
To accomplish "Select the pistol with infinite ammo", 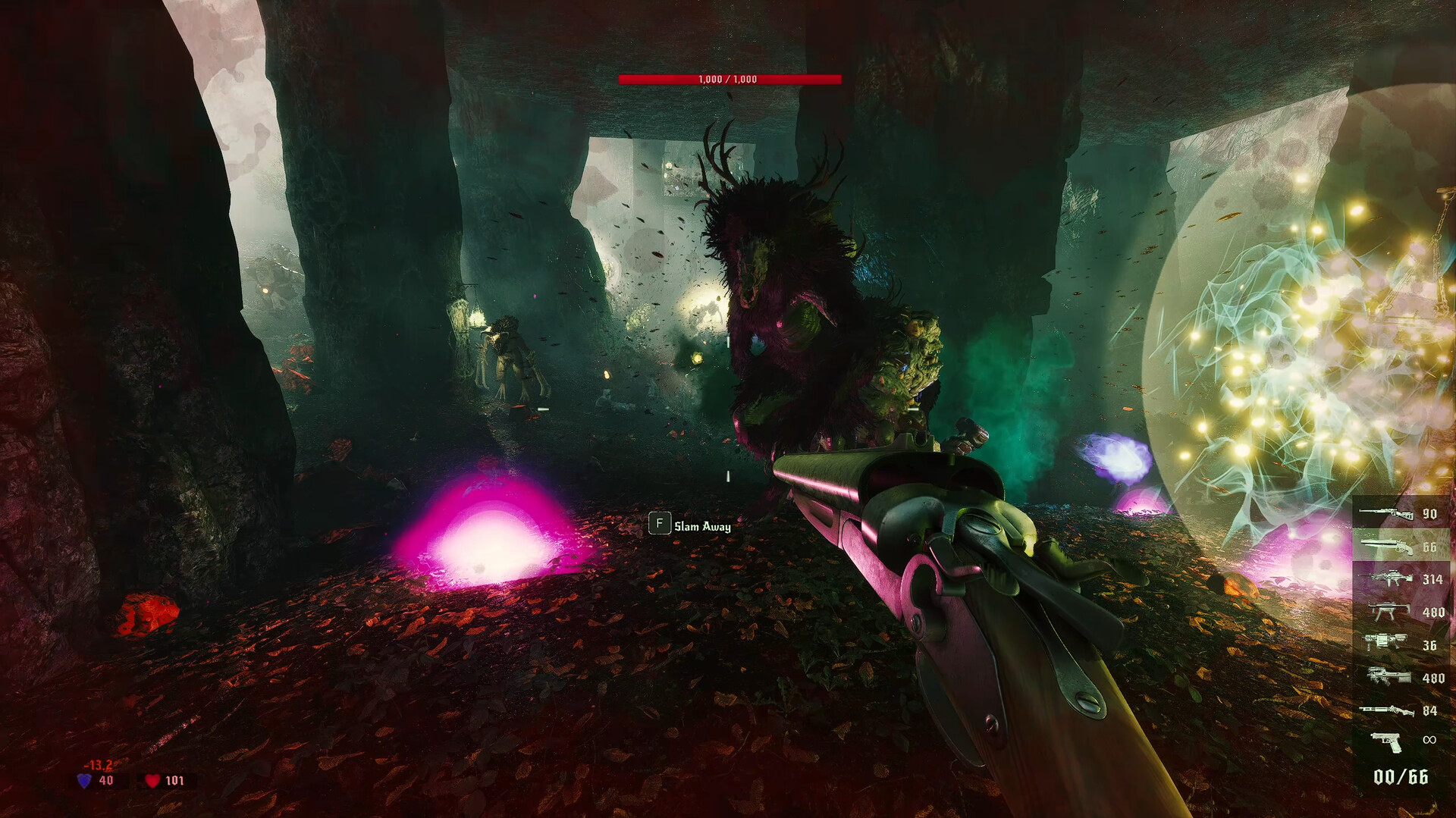I will (x=1388, y=741).
